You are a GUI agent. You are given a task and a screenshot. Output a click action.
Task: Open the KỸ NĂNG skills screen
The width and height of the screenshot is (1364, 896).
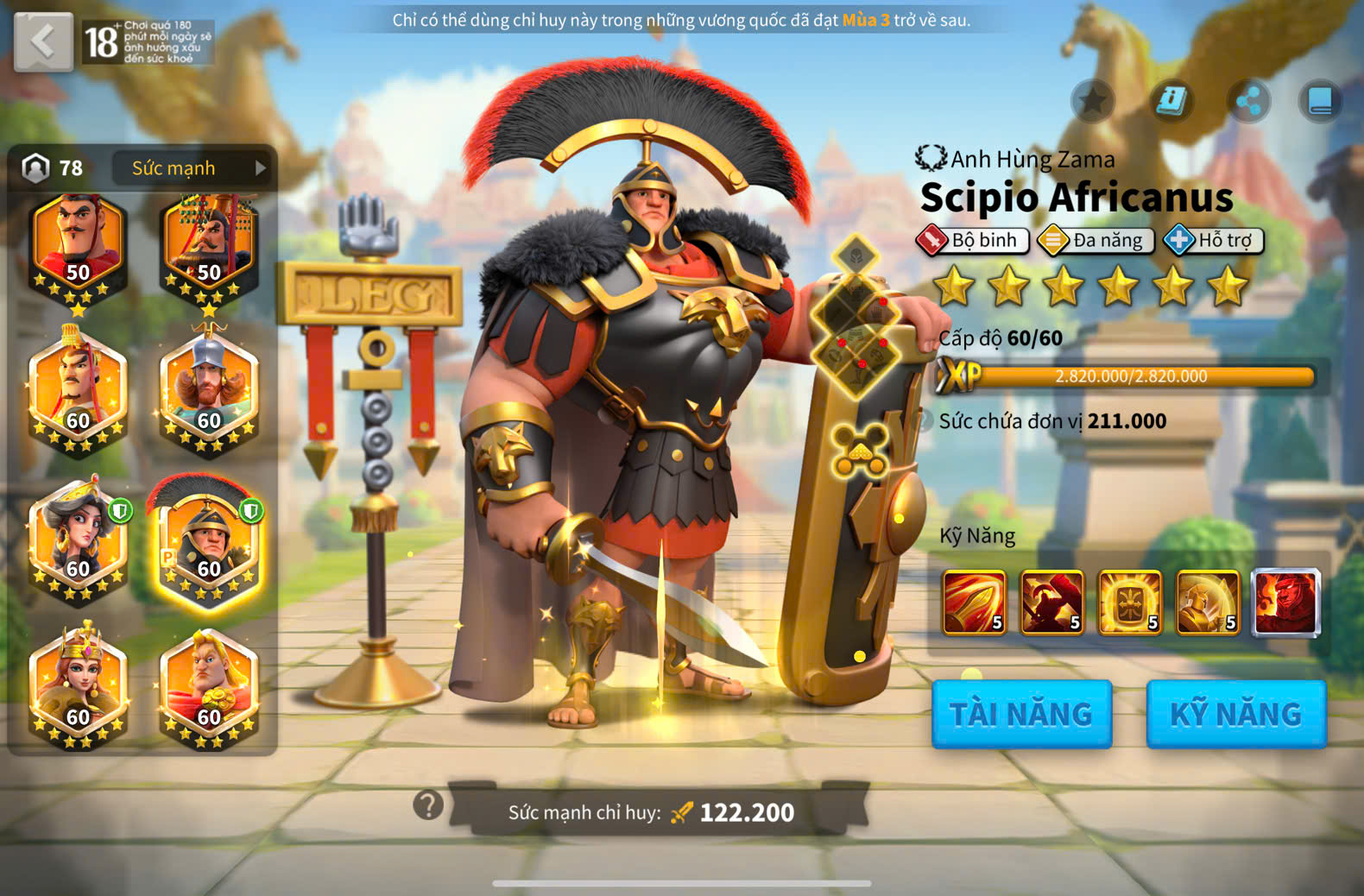1235,714
